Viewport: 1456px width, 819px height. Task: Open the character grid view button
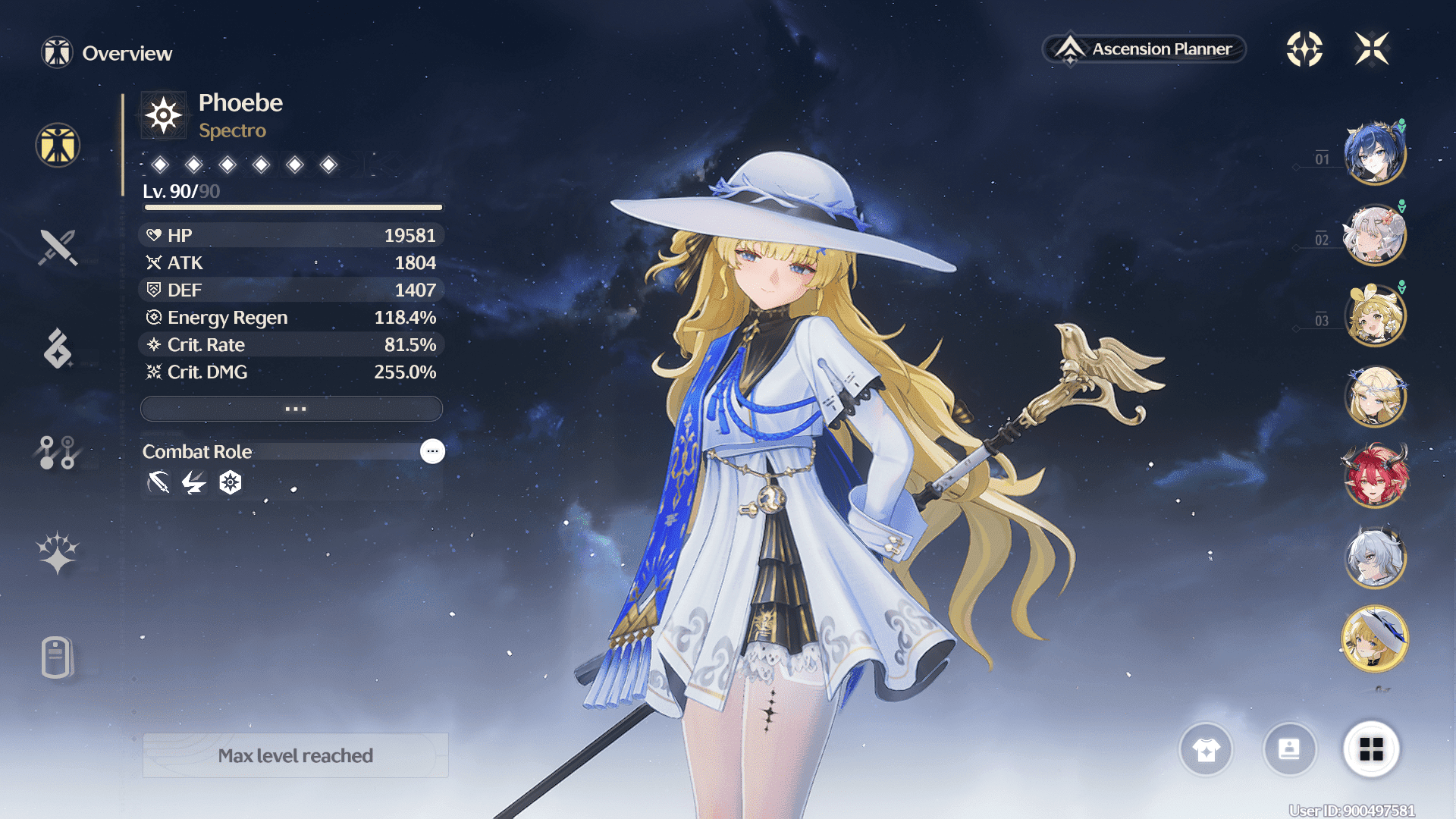point(1371,750)
